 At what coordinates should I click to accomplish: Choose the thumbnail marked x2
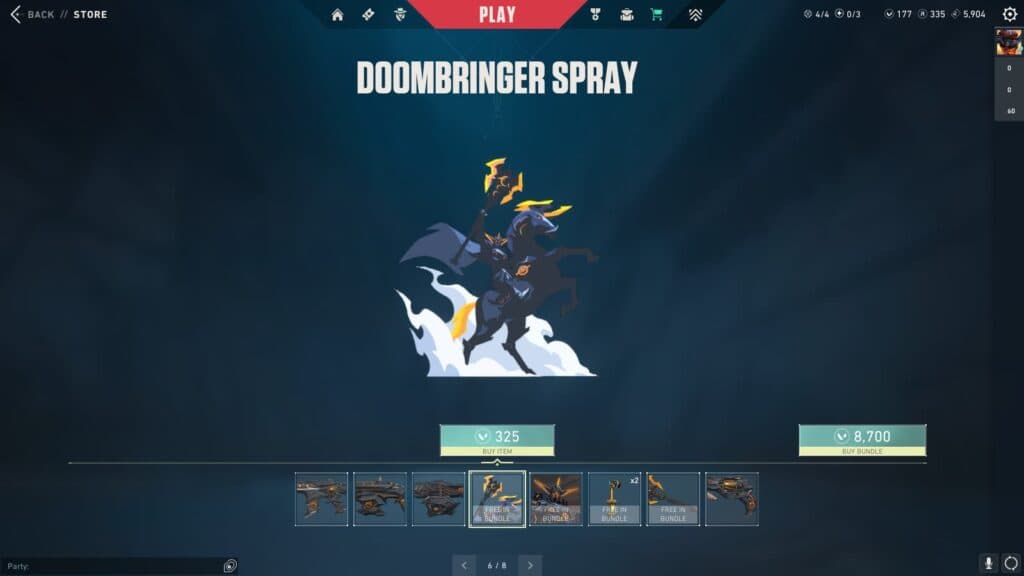click(x=614, y=499)
